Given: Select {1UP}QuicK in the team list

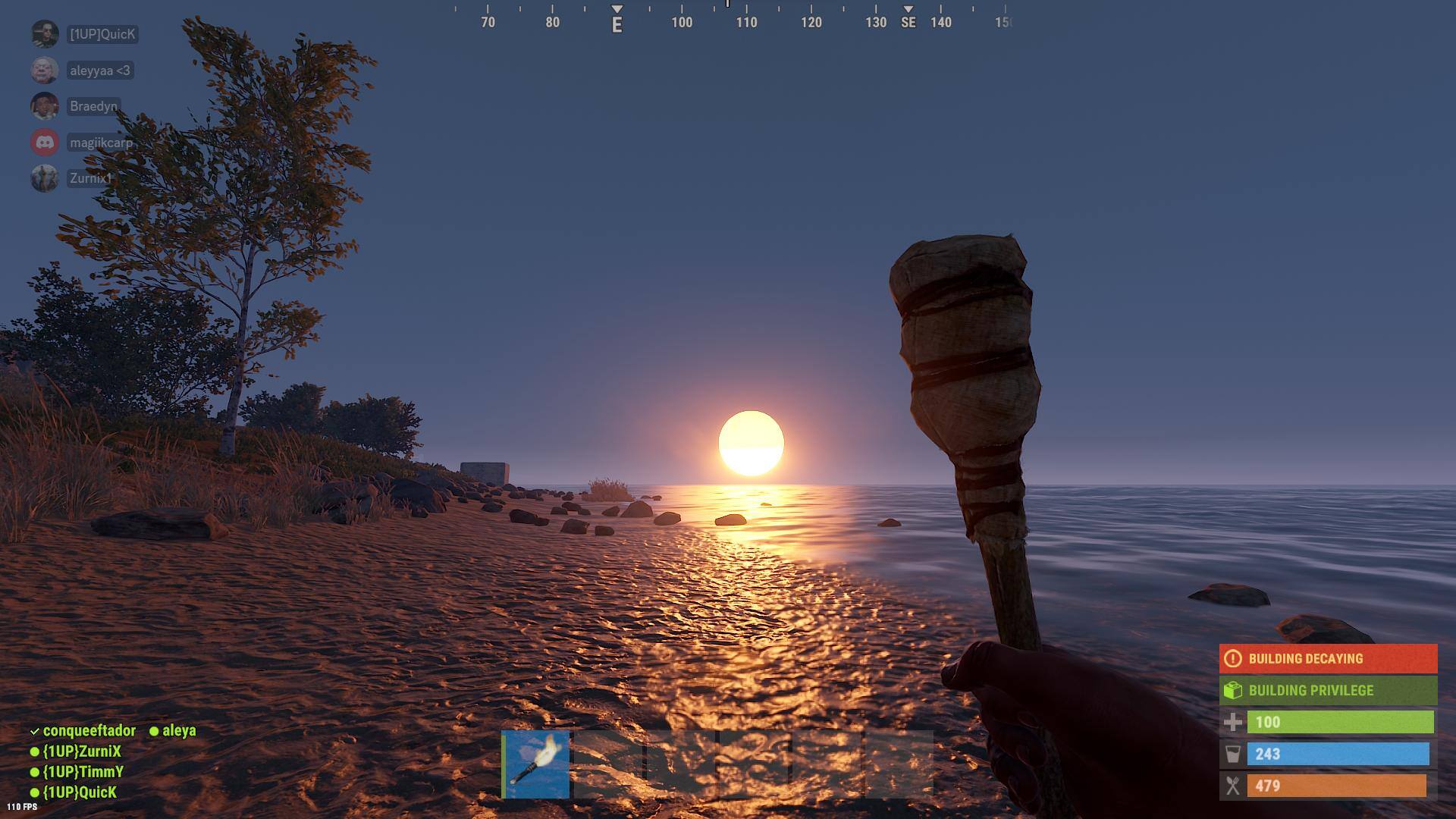Looking at the screenshot, I should pyautogui.click(x=80, y=792).
